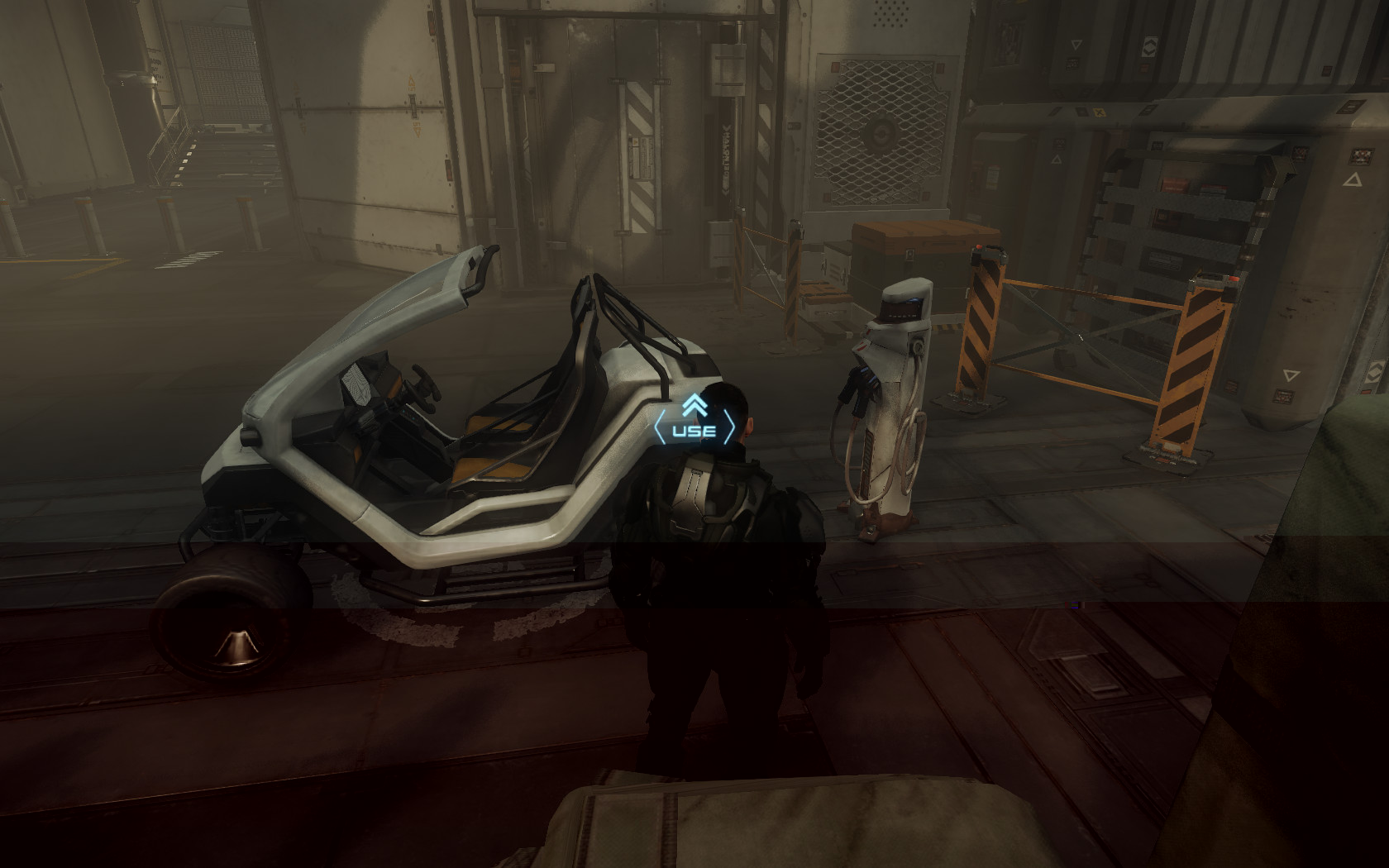Toggle the red indicator light atop the striped barrier

click(979, 248)
